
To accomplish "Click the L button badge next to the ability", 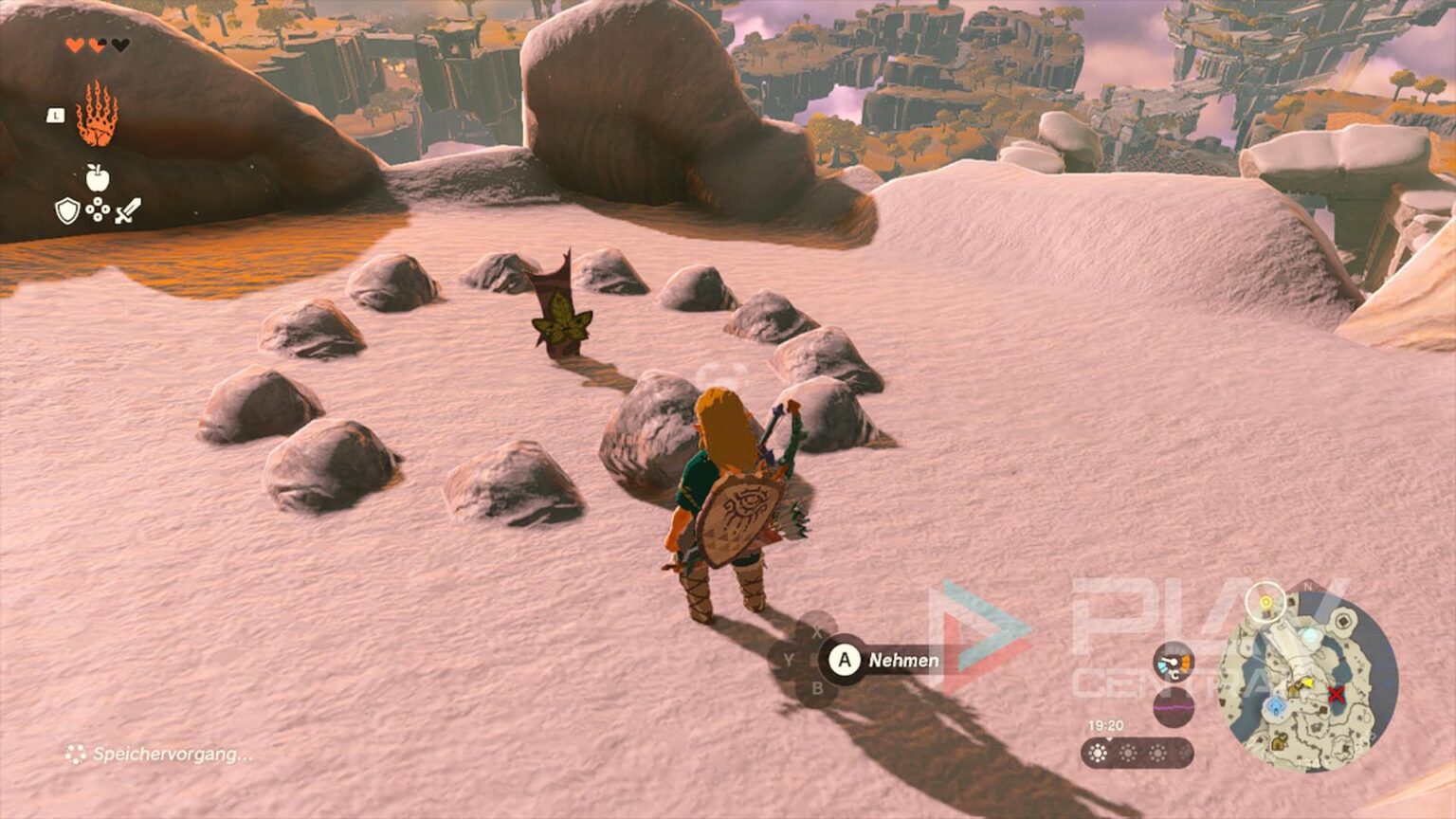I will [x=55, y=116].
